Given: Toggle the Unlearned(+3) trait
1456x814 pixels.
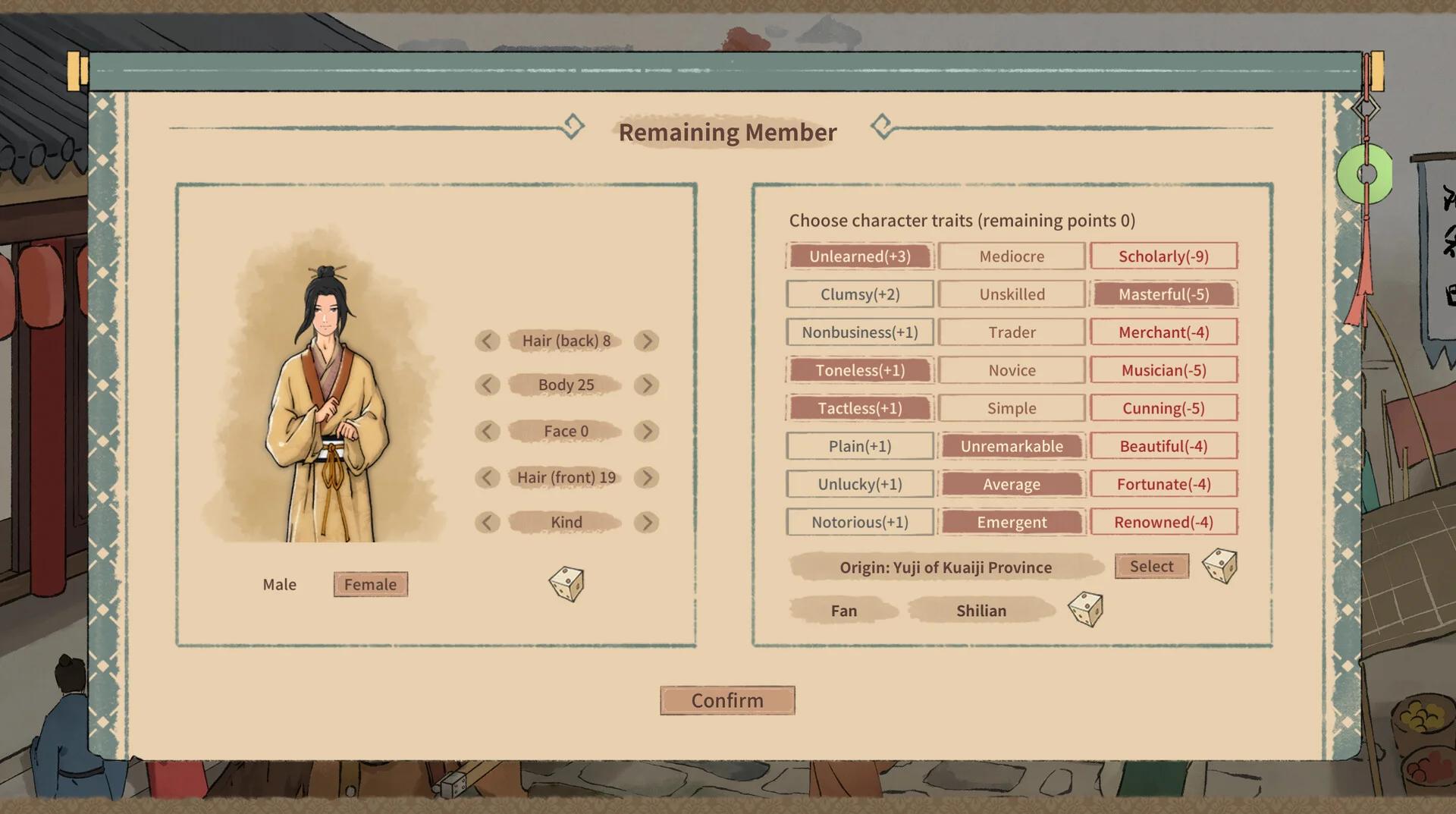Looking at the screenshot, I should tap(859, 256).
